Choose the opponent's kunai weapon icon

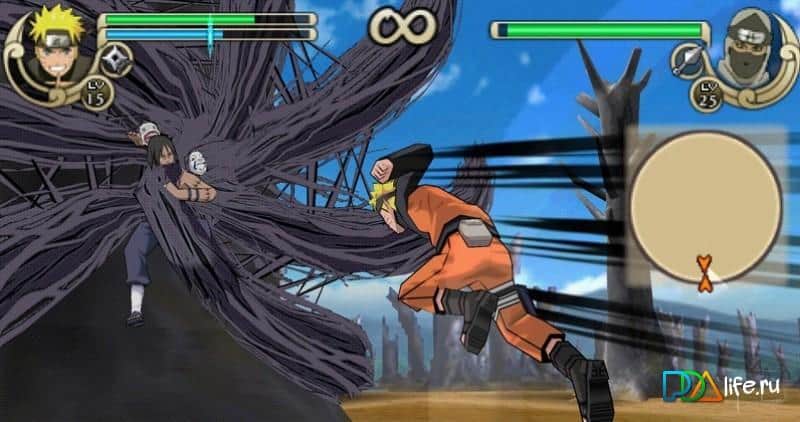coord(688,60)
